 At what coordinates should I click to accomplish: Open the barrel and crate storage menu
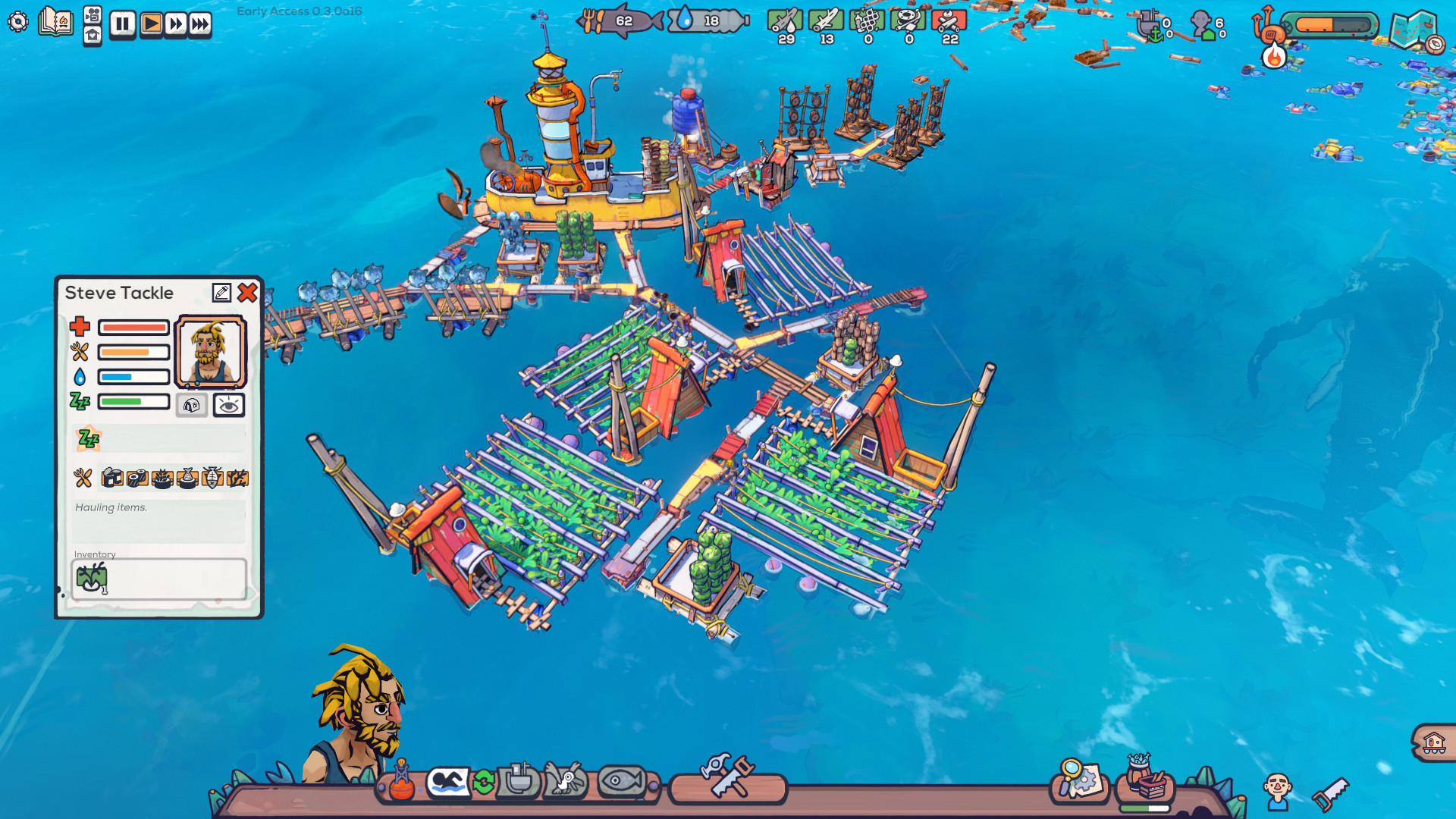(1145, 780)
